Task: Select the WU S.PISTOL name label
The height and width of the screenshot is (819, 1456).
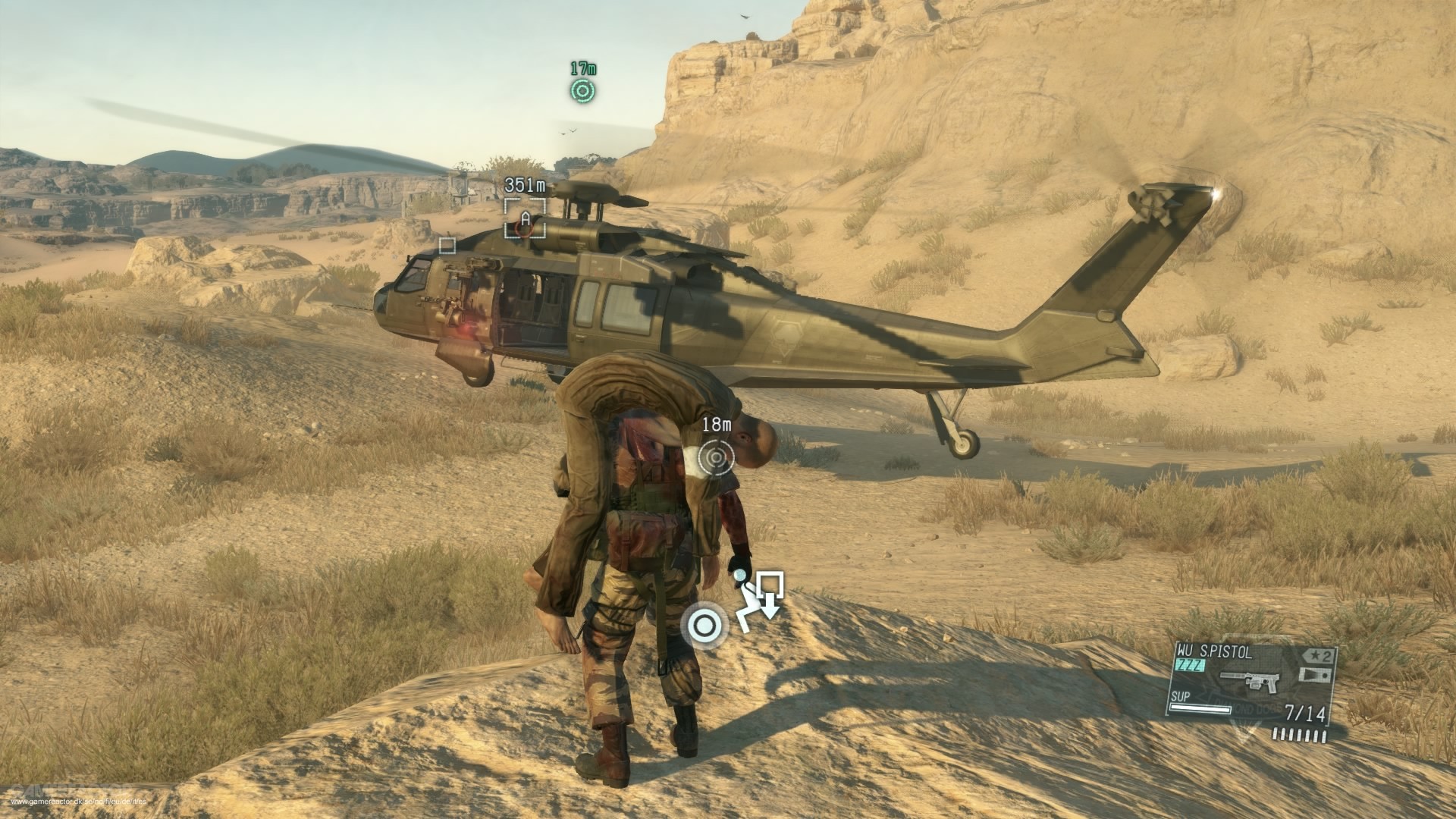Action: 1213,651
